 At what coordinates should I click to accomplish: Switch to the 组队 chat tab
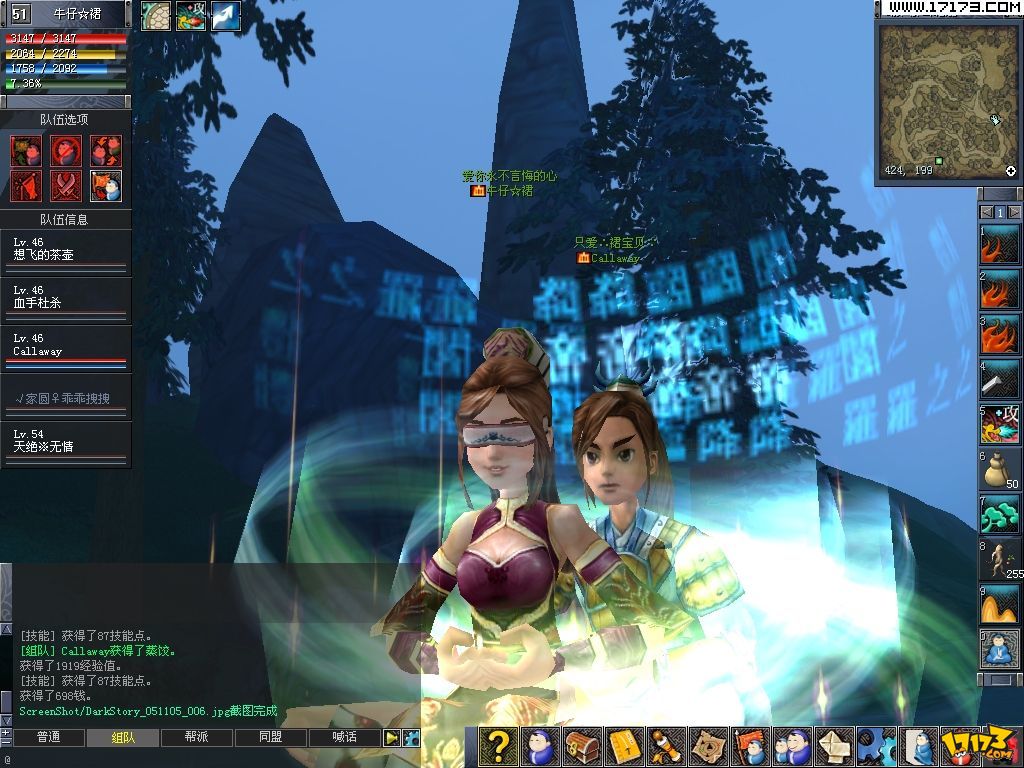[123, 738]
